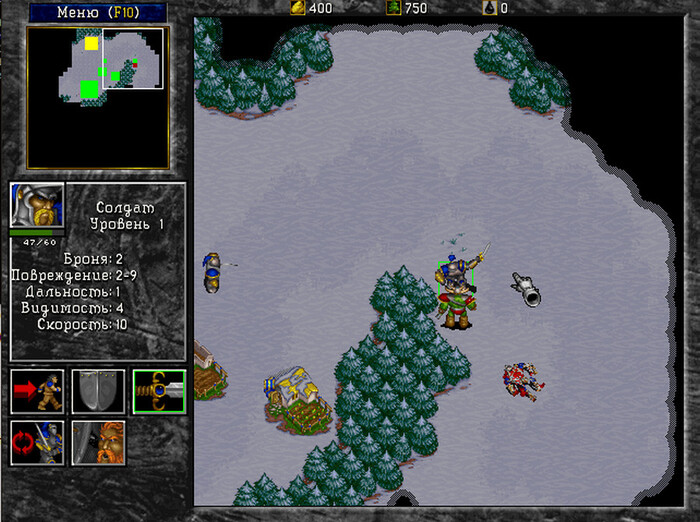
Task: Click the minimap to move the view
Action: (x=97, y=97)
